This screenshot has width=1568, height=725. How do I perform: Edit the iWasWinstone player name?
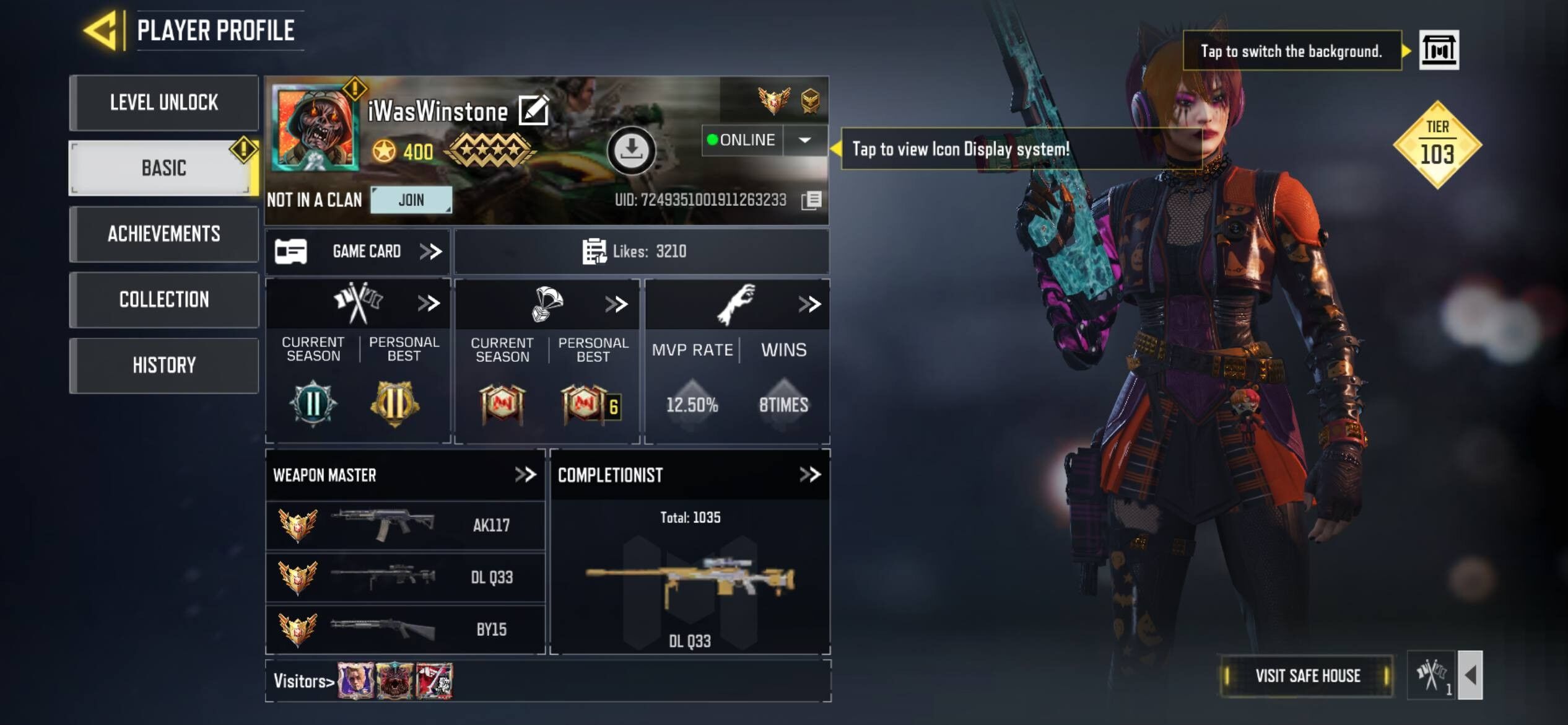(533, 111)
